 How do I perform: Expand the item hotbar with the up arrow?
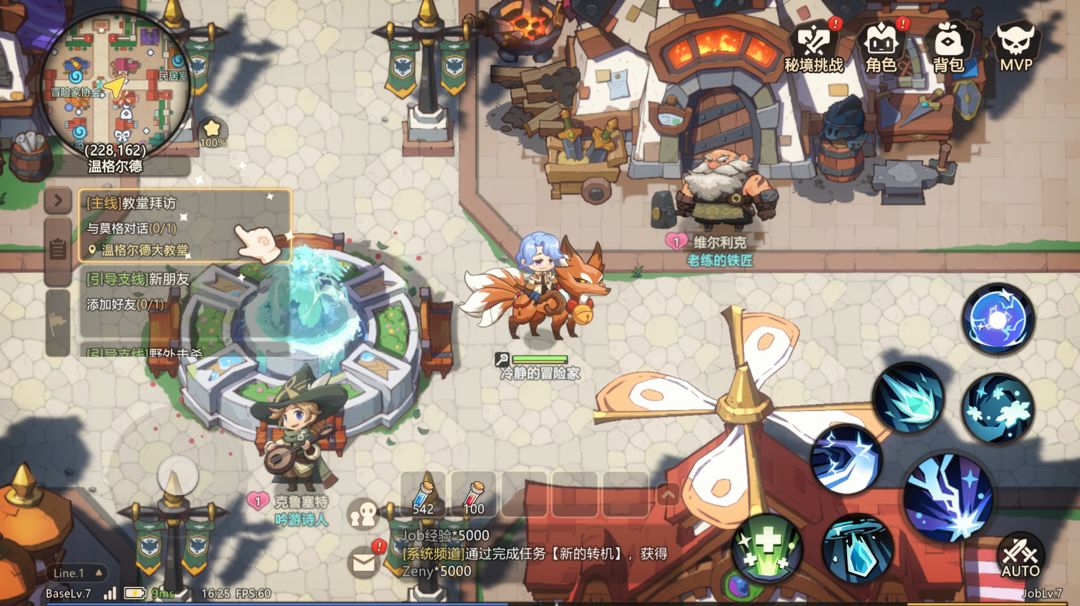tap(667, 494)
